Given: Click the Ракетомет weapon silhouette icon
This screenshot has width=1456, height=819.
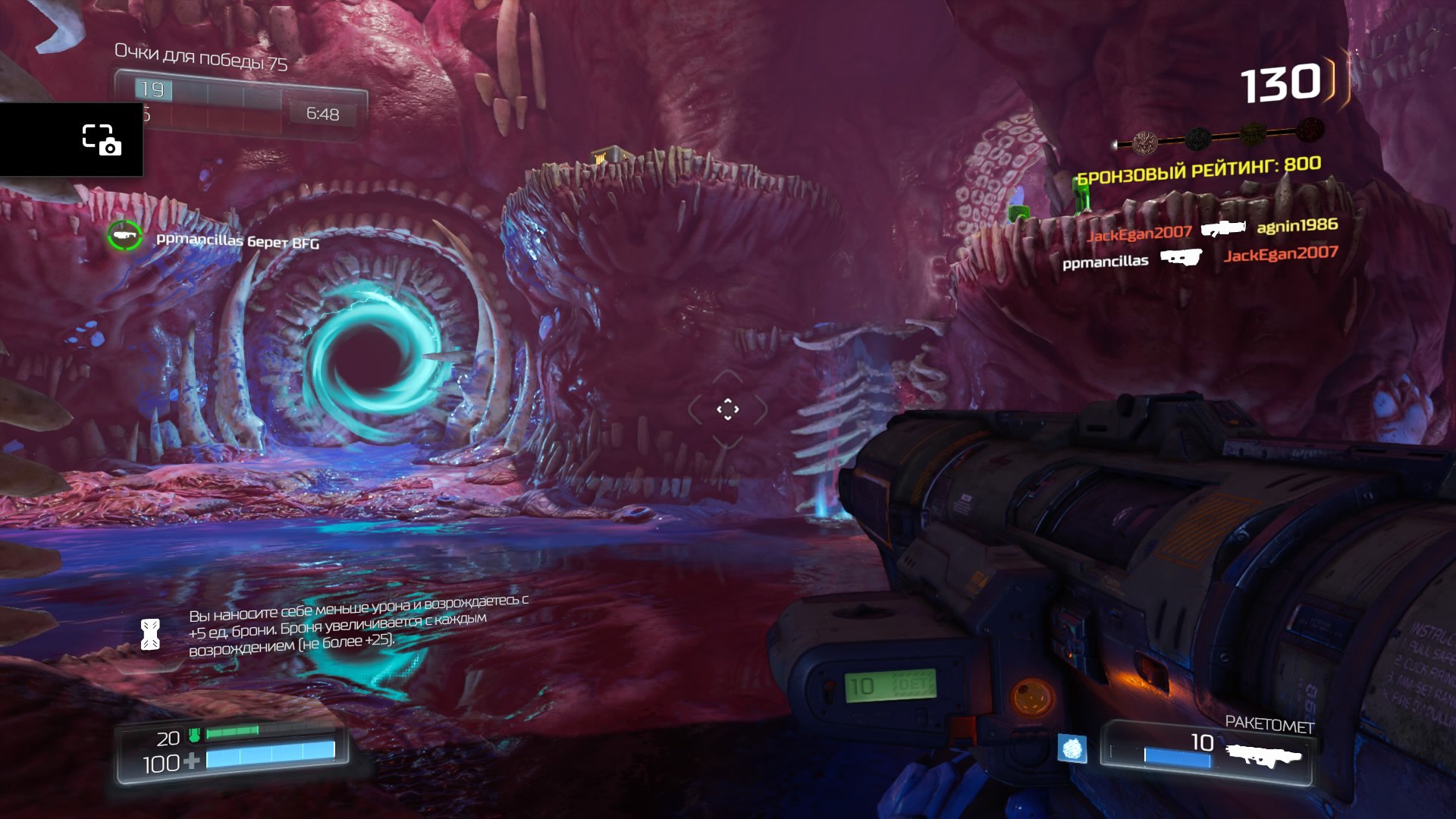Looking at the screenshot, I should point(1264,755).
